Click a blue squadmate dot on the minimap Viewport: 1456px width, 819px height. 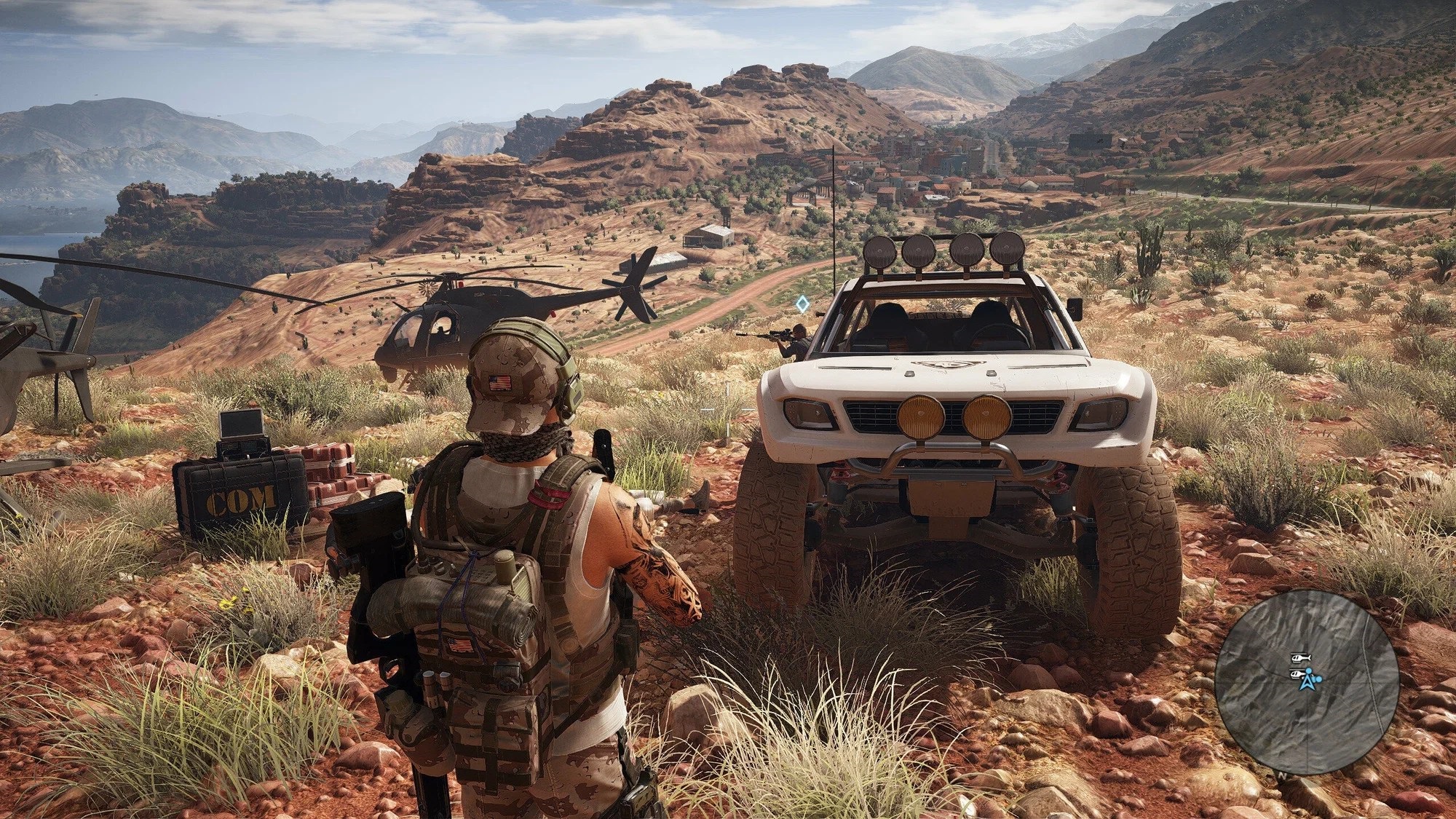(1318, 678)
